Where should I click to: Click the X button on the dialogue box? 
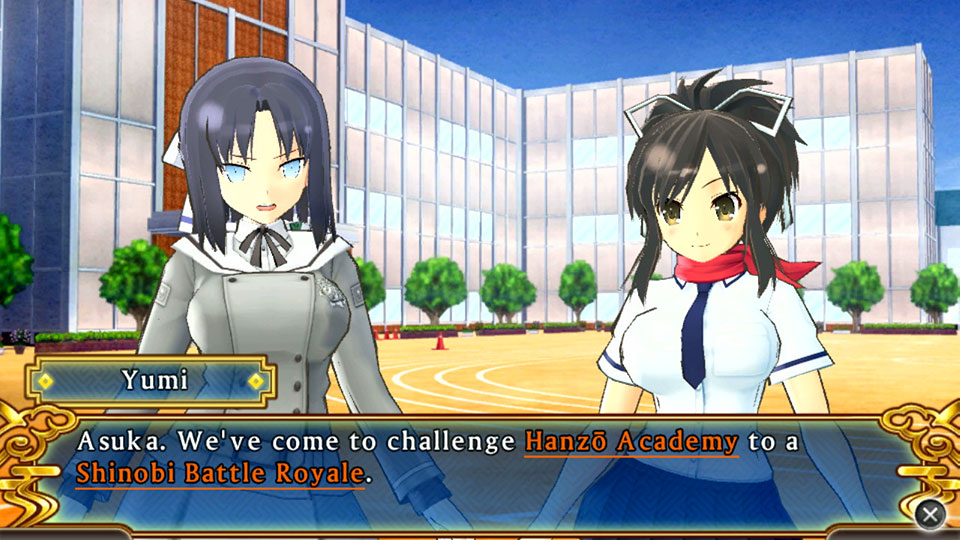coord(930,514)
